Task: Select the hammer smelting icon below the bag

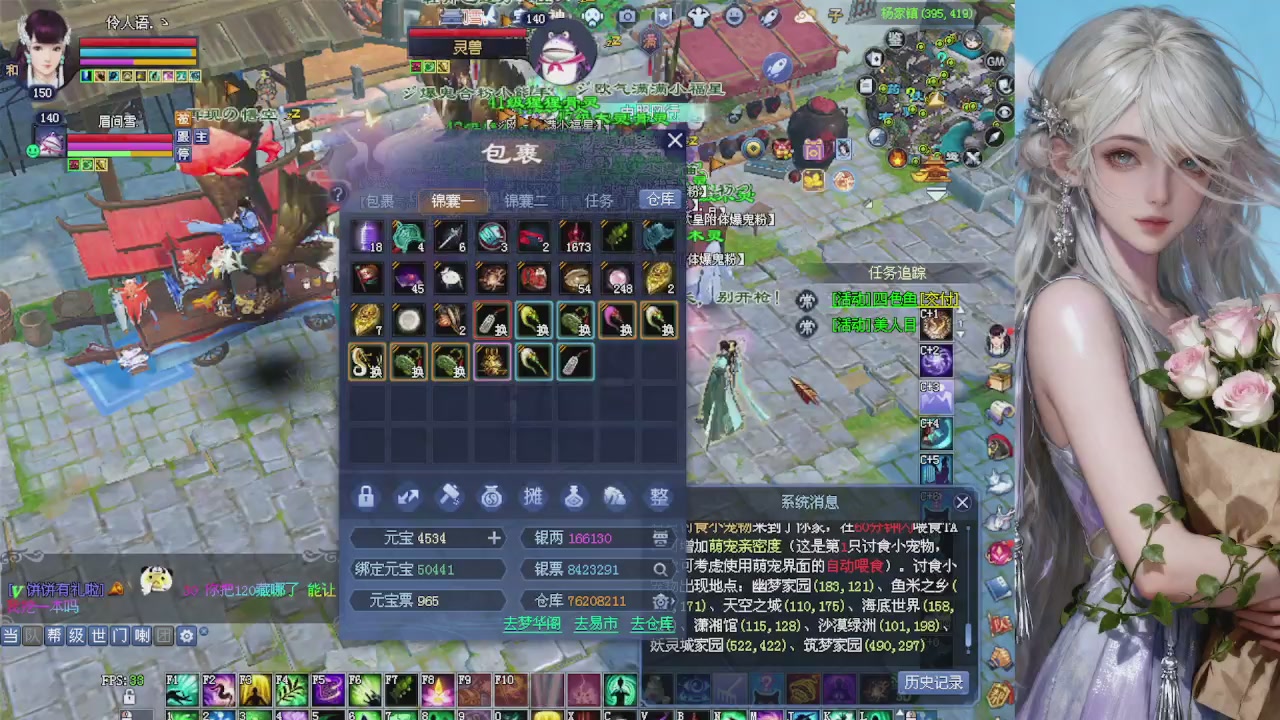Action: coord(450,496)
